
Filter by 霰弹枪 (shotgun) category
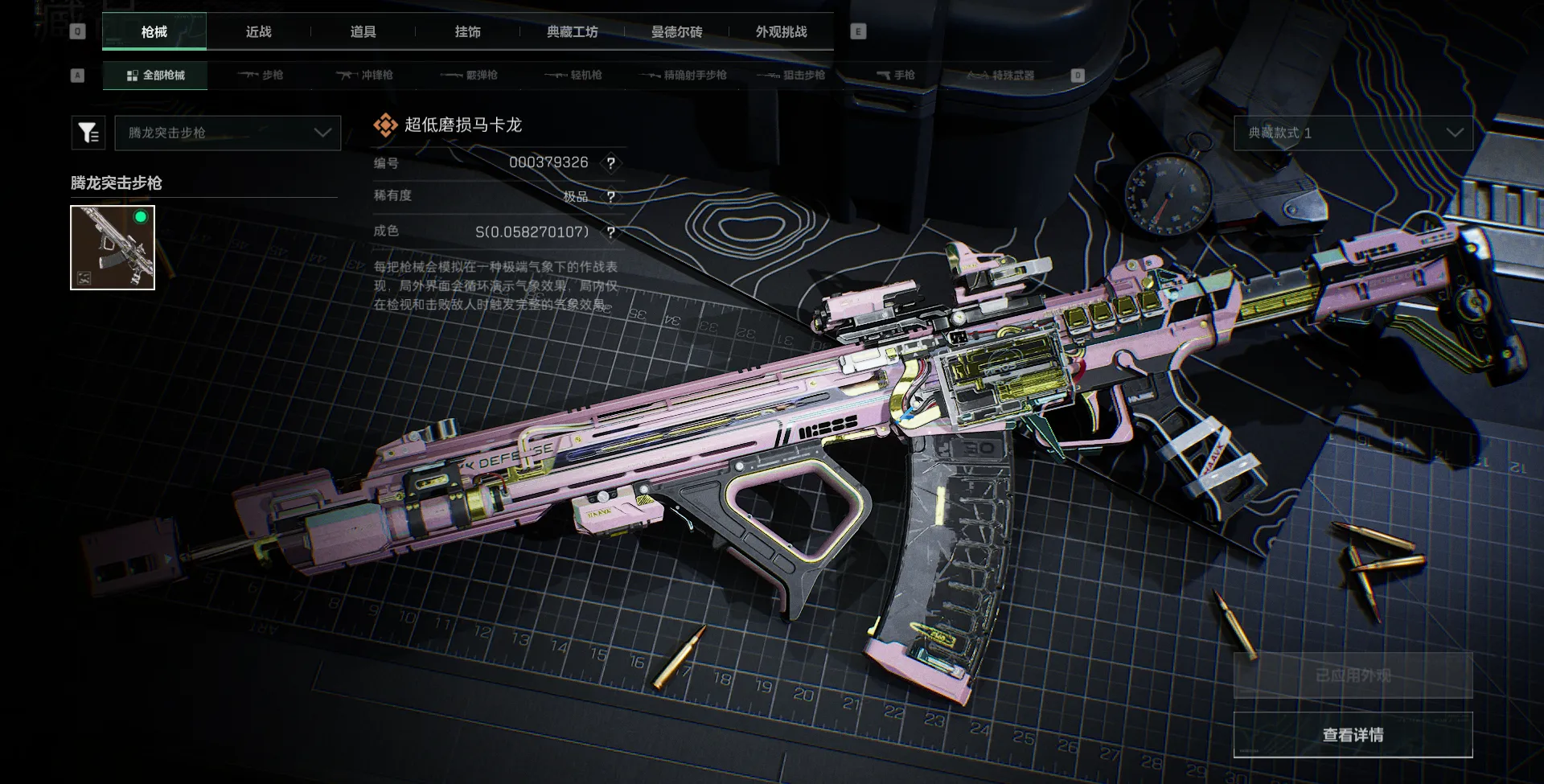pyautogui.click(x=470, y=75)
